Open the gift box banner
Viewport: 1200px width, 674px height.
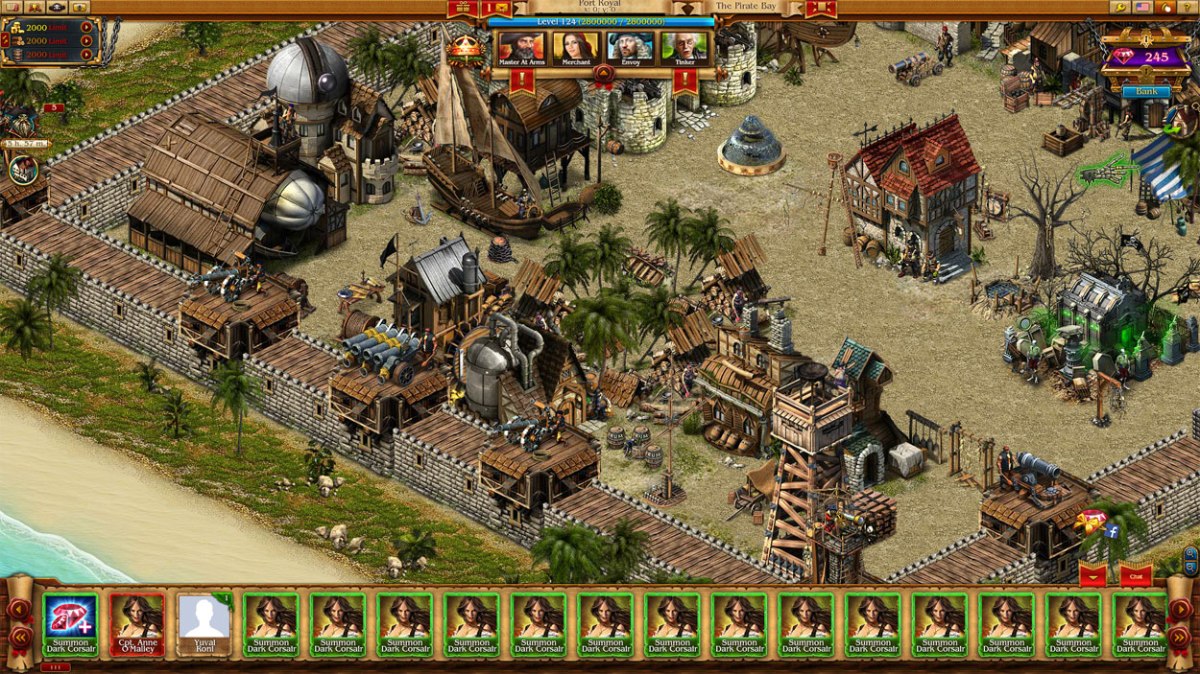pos(461,9)
